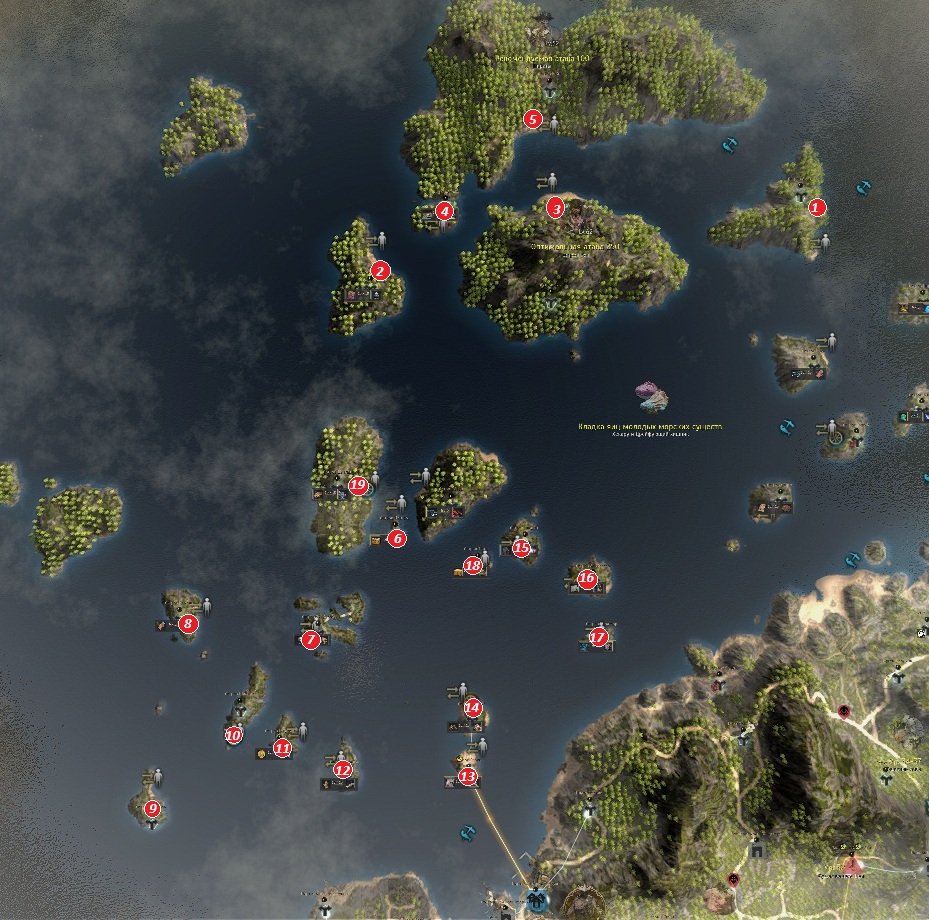Screen dimensions: 929x920
Task: Click the red marker numbered 2
Action: pos(379,270)
